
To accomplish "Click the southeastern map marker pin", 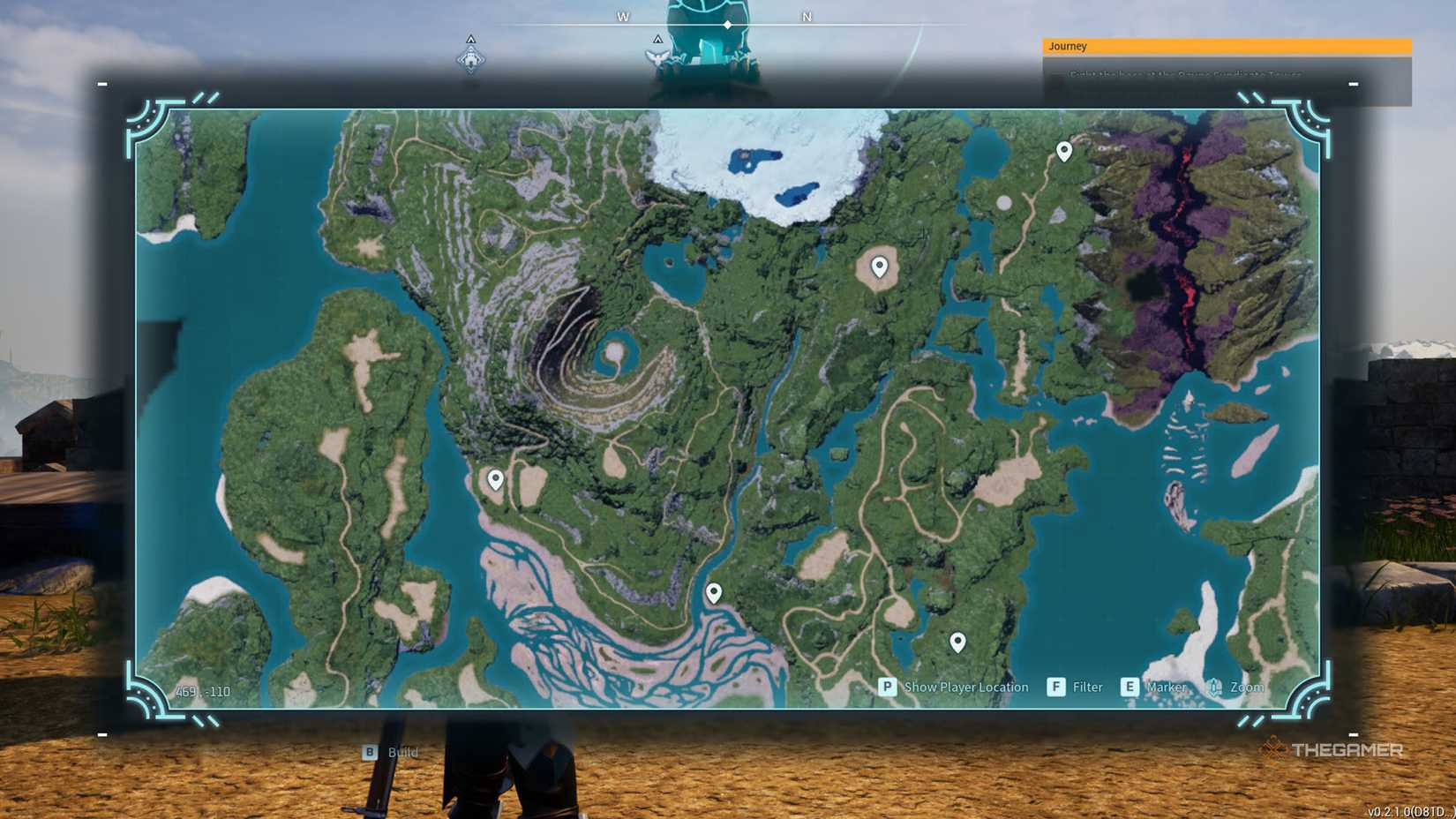I will click(959, 642).
